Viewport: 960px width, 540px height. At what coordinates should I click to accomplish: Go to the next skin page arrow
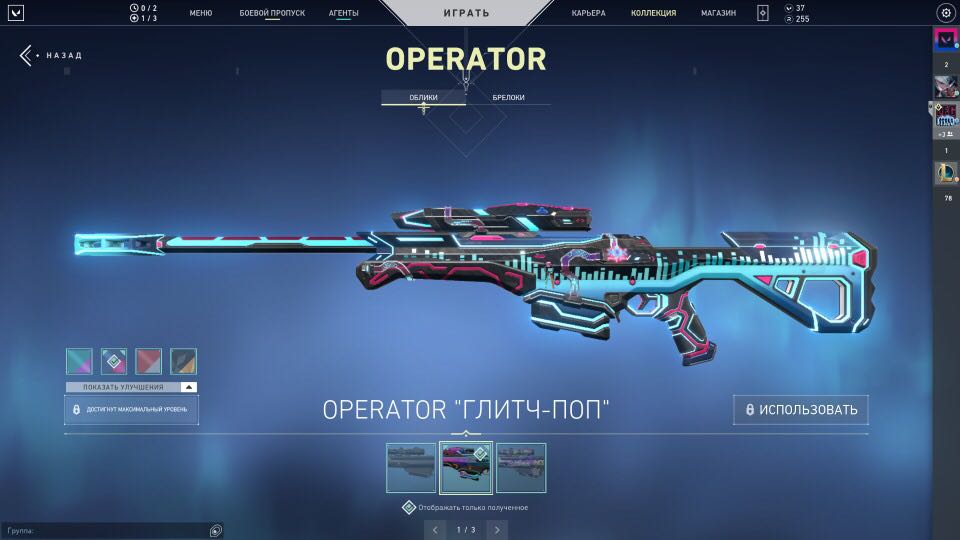tap(497, 529)
